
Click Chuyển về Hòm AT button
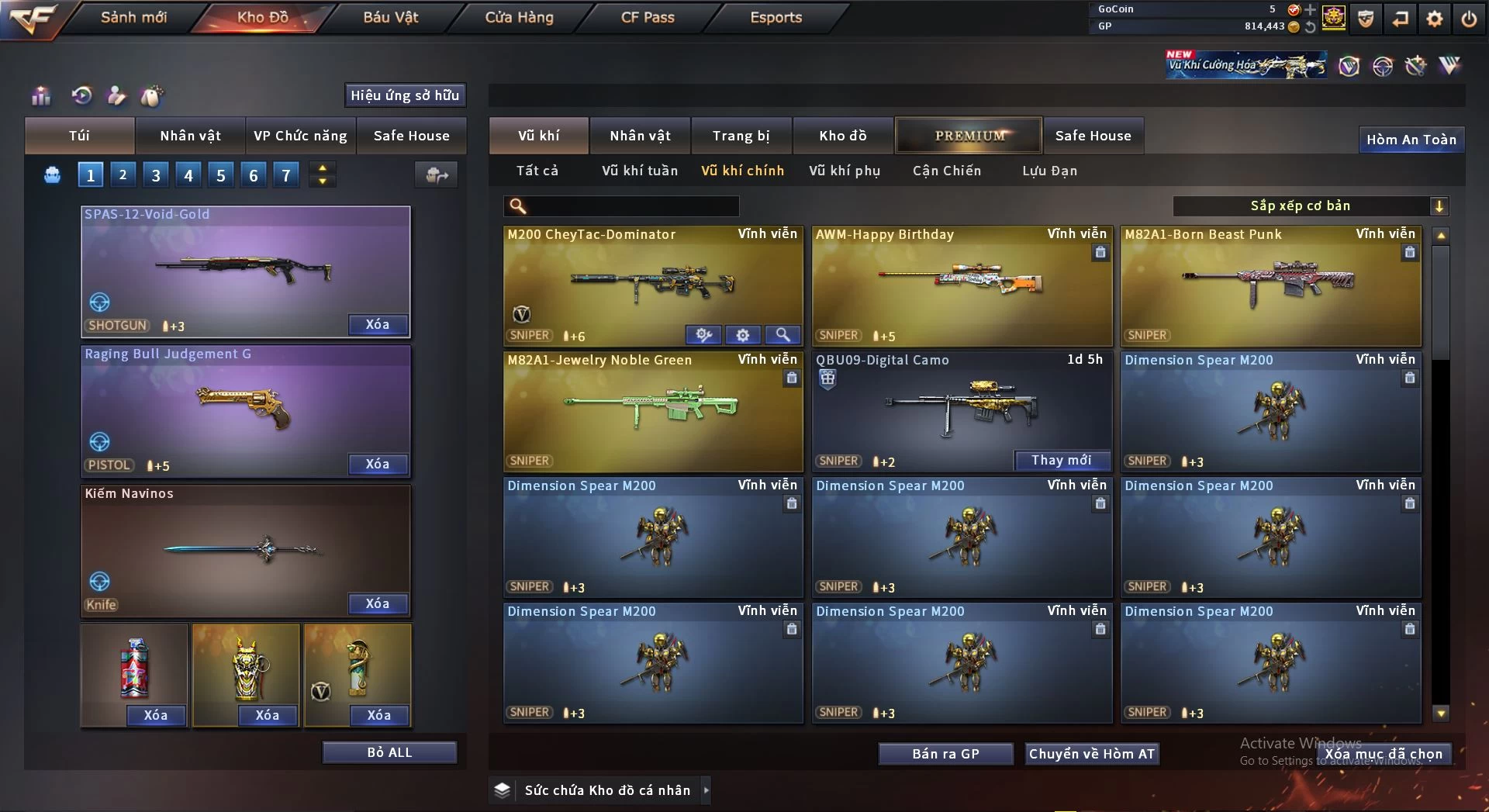[x=1091, y=754]
